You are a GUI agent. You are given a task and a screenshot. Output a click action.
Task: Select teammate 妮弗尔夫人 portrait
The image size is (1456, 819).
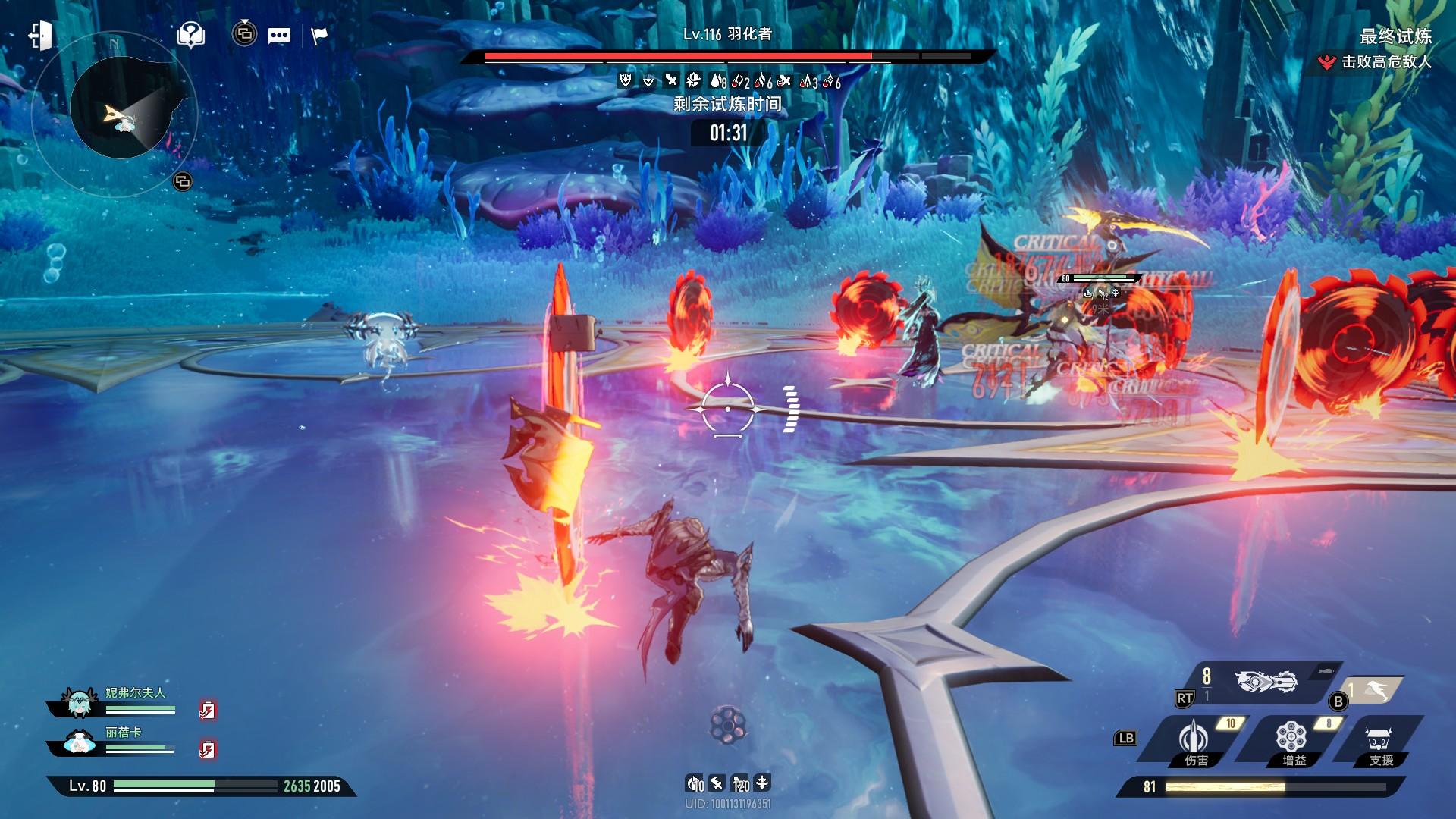click(x=78, y=703)
